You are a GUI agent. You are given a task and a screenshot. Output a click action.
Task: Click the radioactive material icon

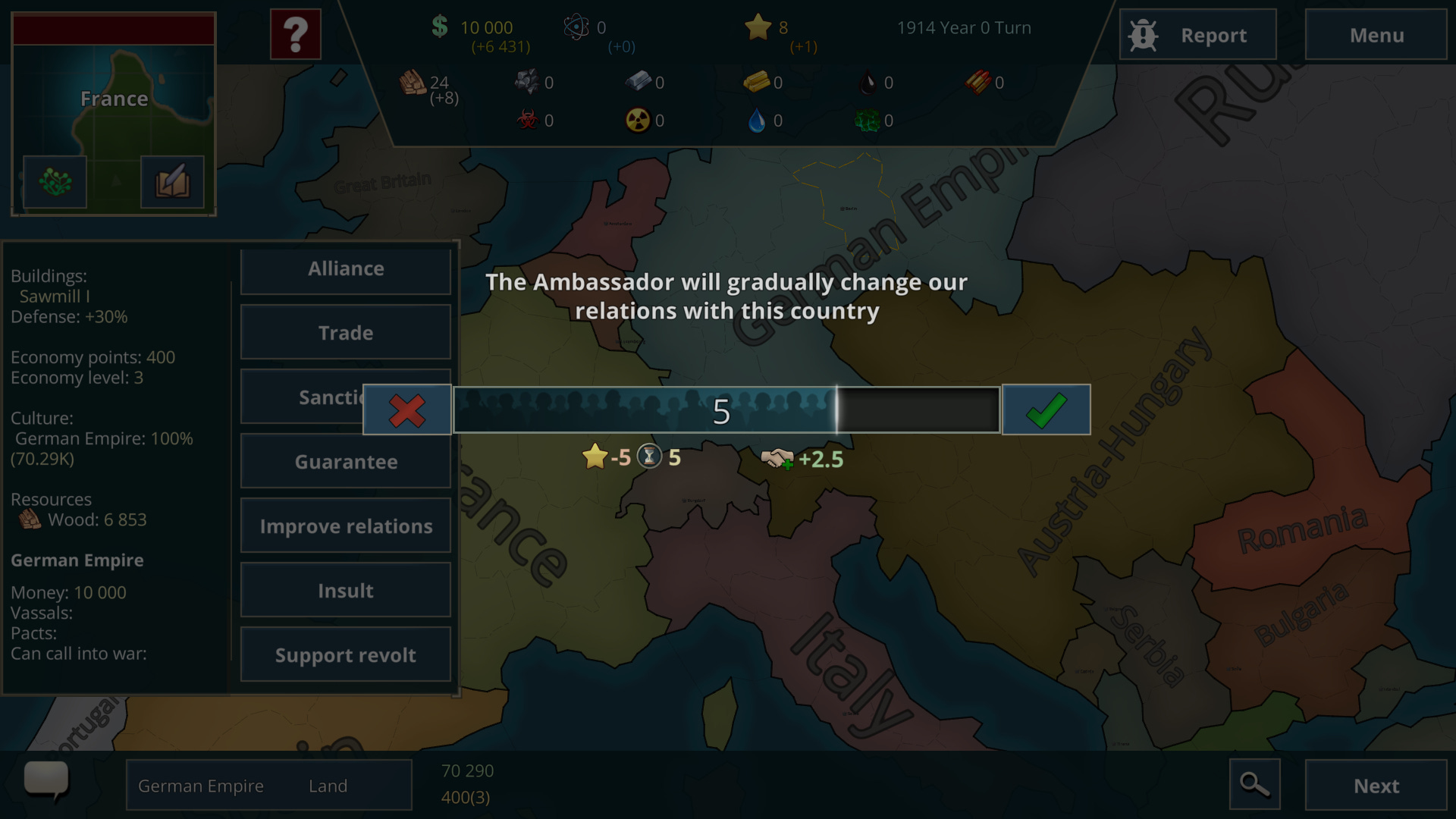[639, 120]
